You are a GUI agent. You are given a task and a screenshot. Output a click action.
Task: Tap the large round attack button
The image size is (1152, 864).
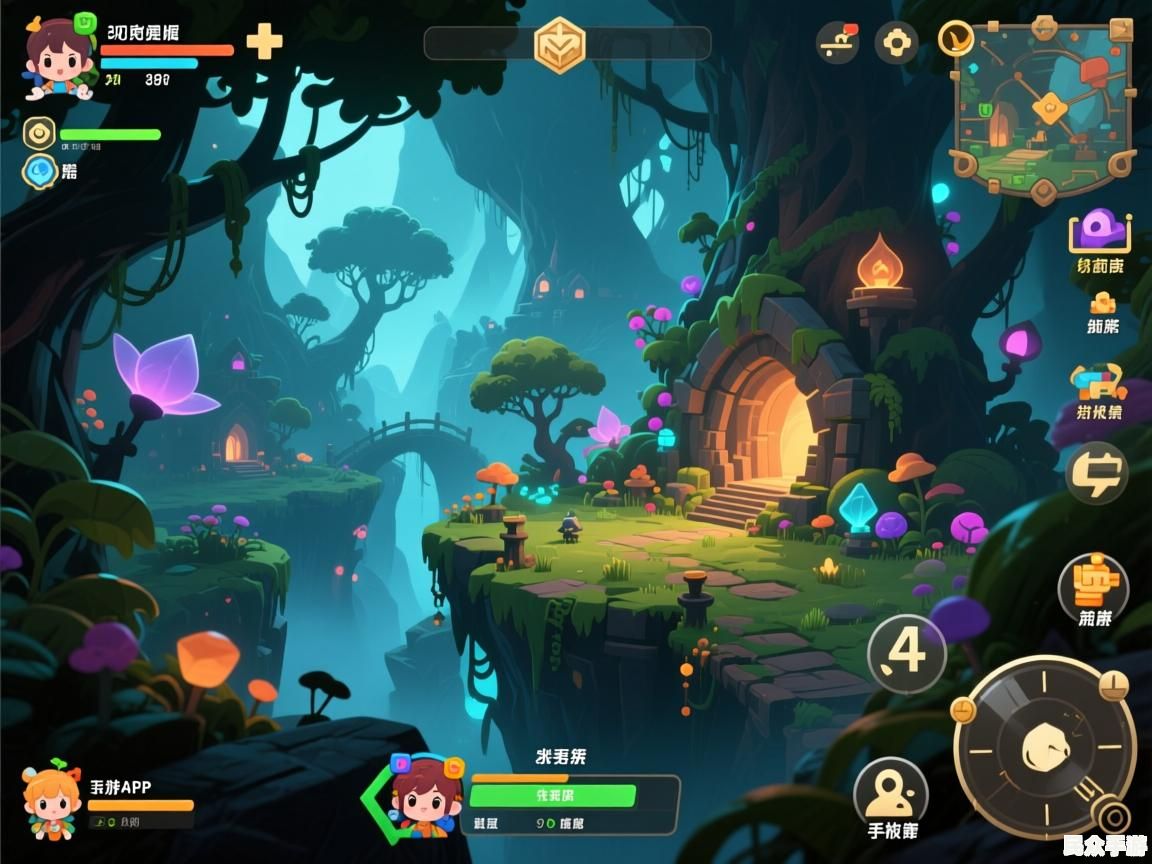point(1044,747)
